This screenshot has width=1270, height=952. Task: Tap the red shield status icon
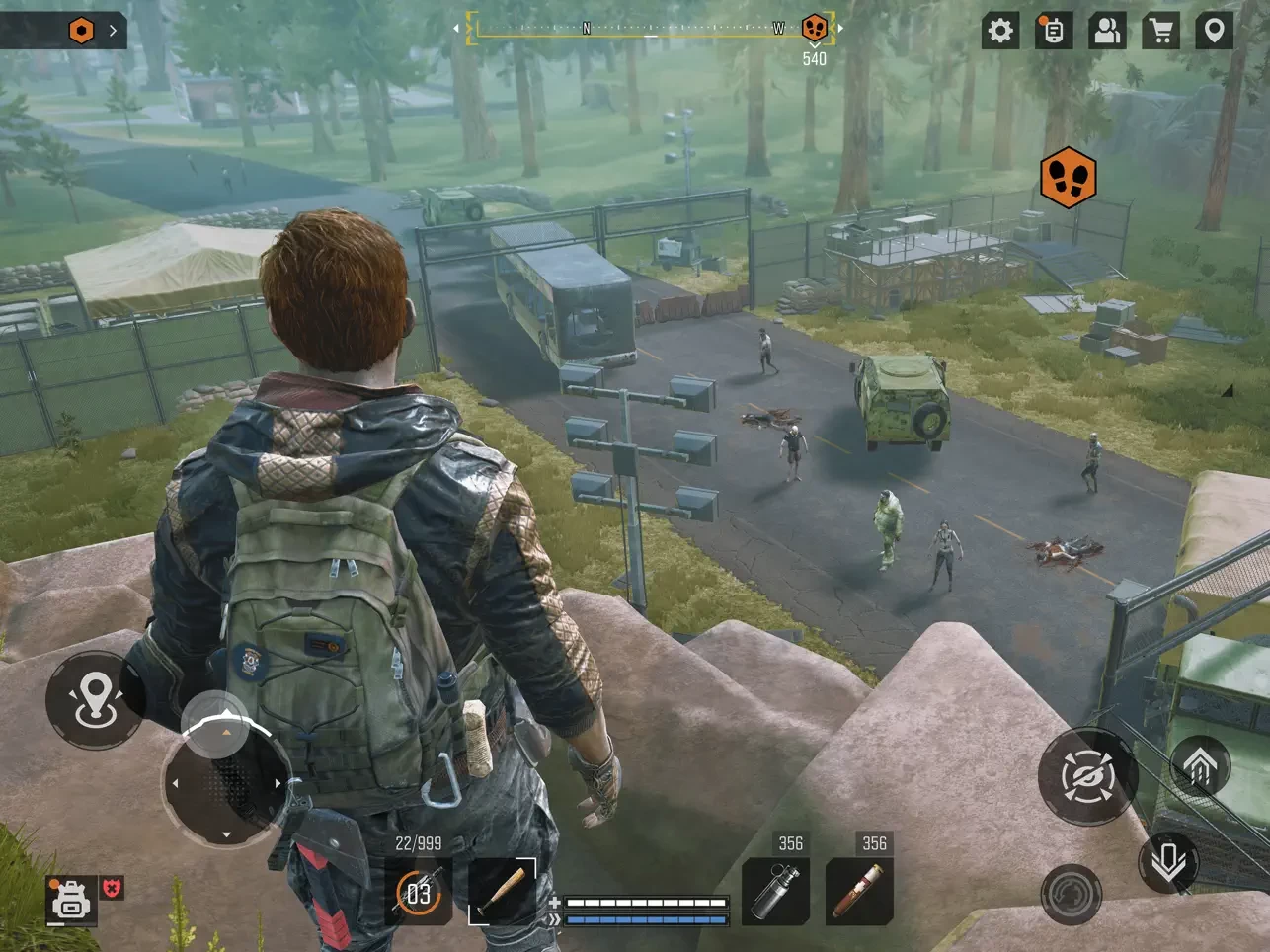pos(114,888)
